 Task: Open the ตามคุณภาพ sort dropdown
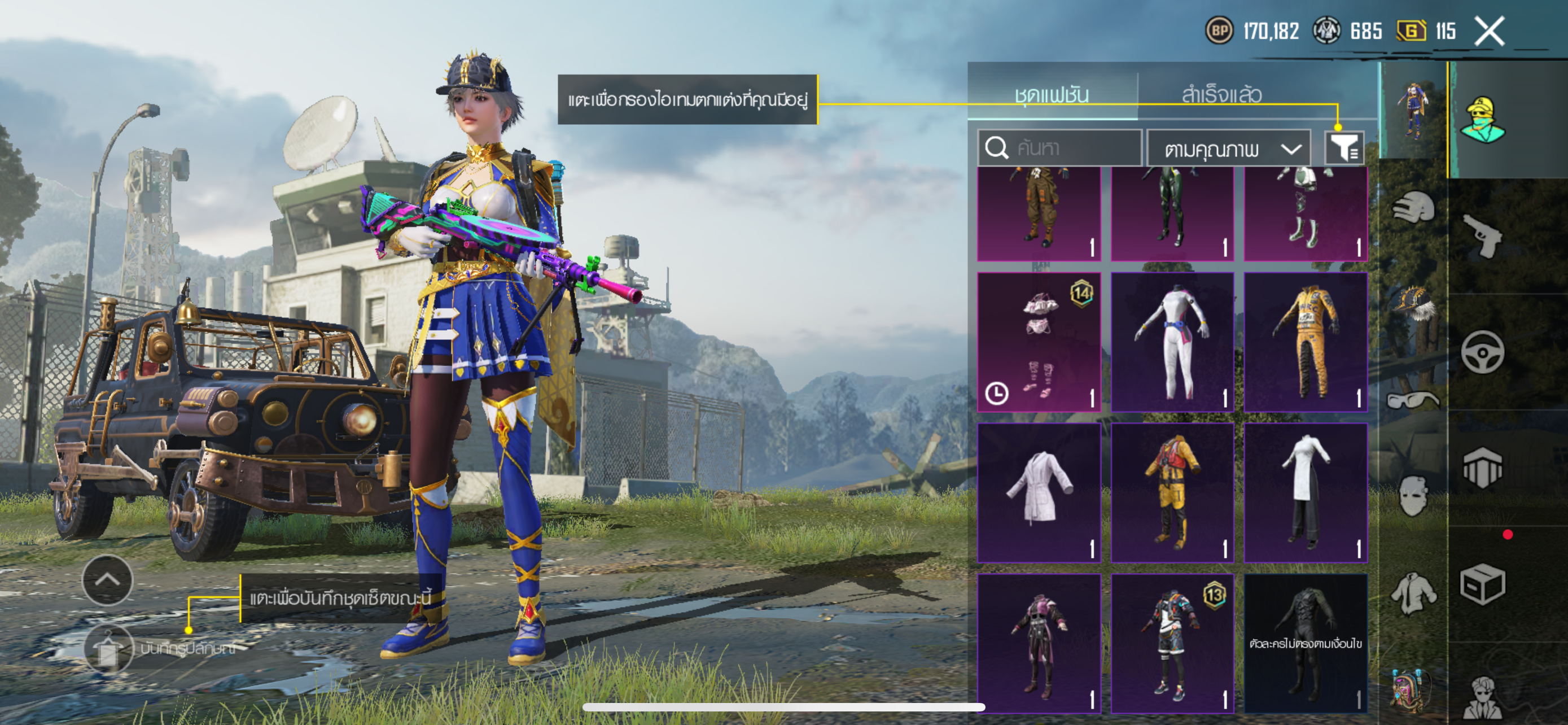1228,149
